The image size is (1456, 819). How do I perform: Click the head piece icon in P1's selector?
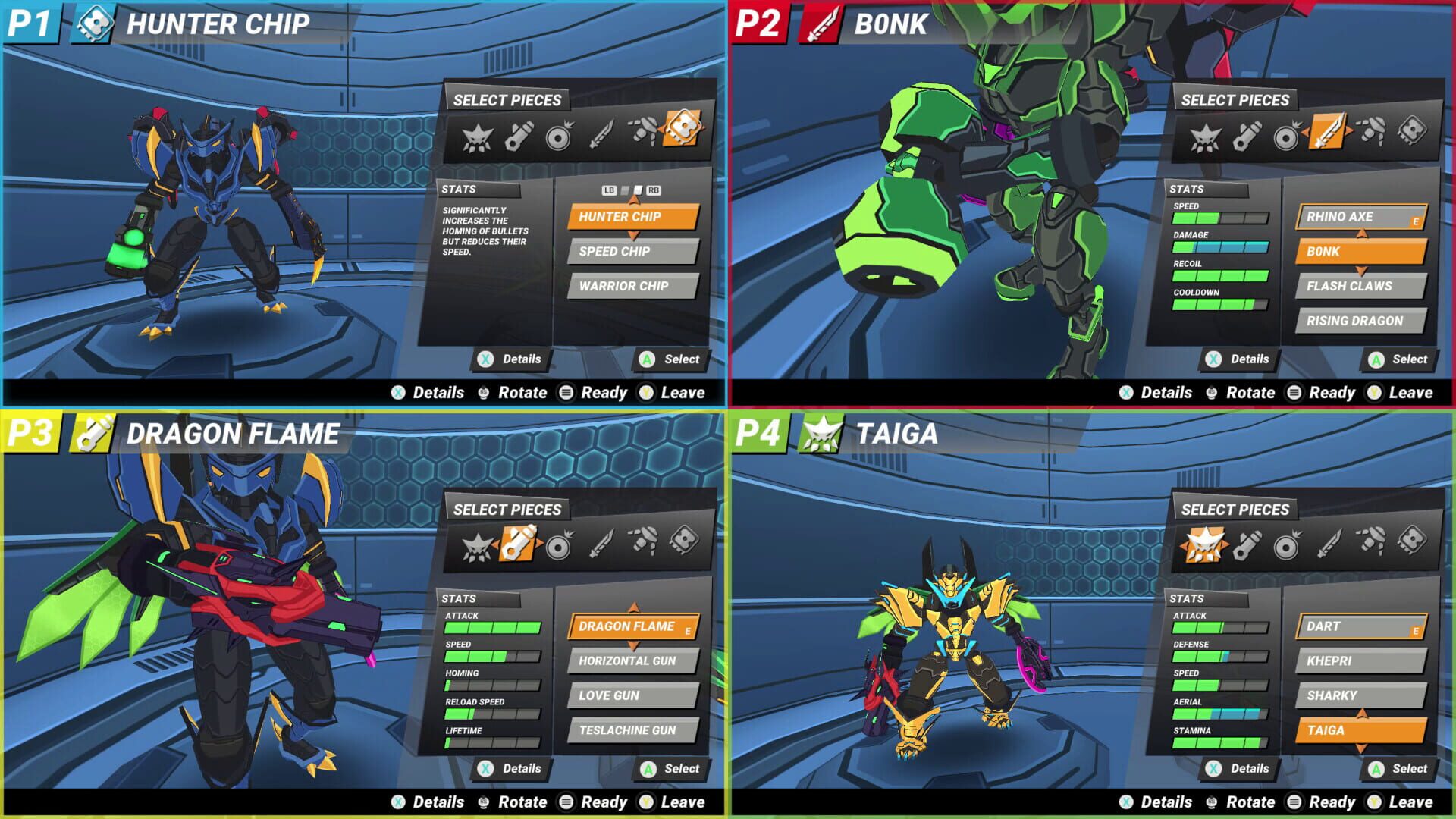tap(478, 138)
